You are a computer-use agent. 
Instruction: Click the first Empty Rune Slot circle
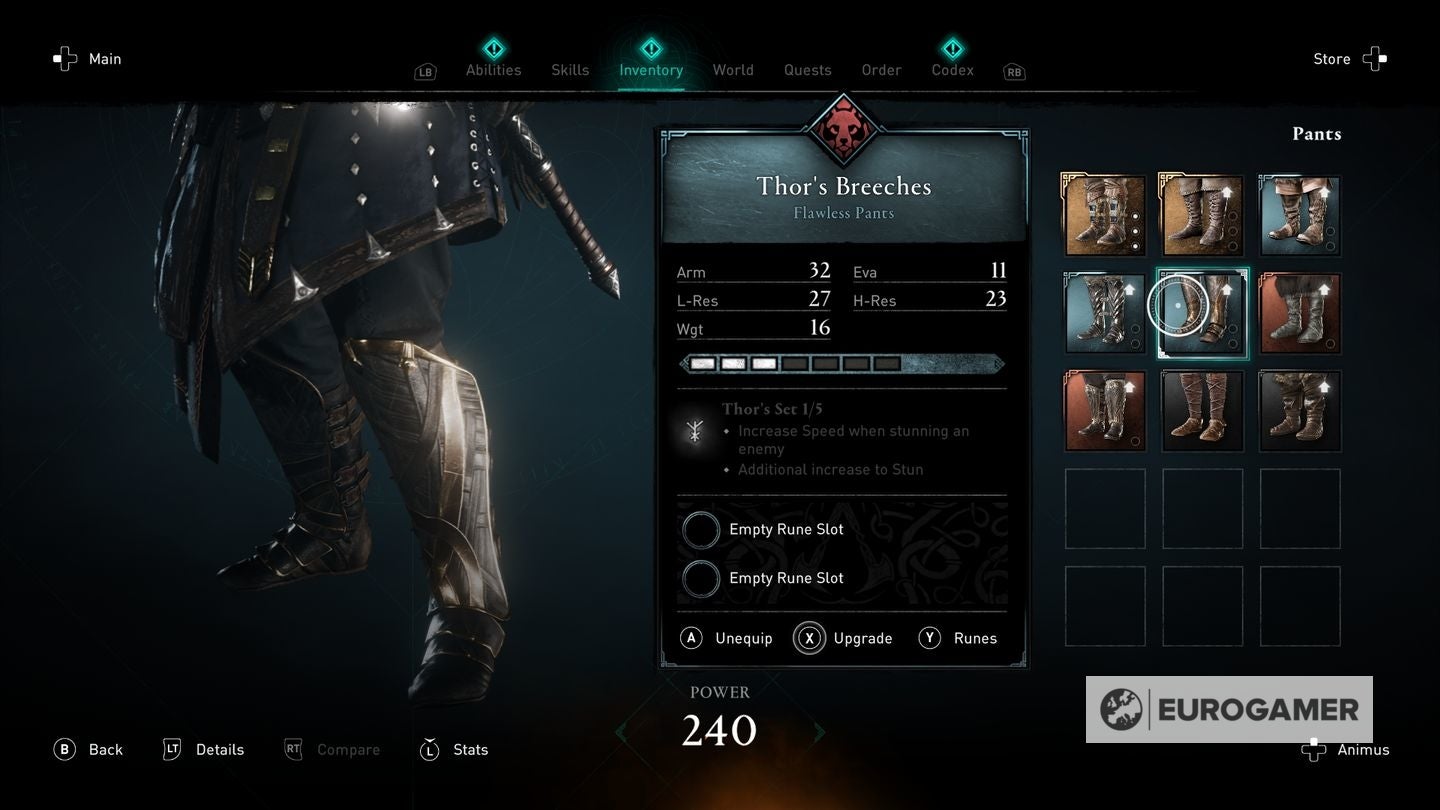tap(701, 529)
